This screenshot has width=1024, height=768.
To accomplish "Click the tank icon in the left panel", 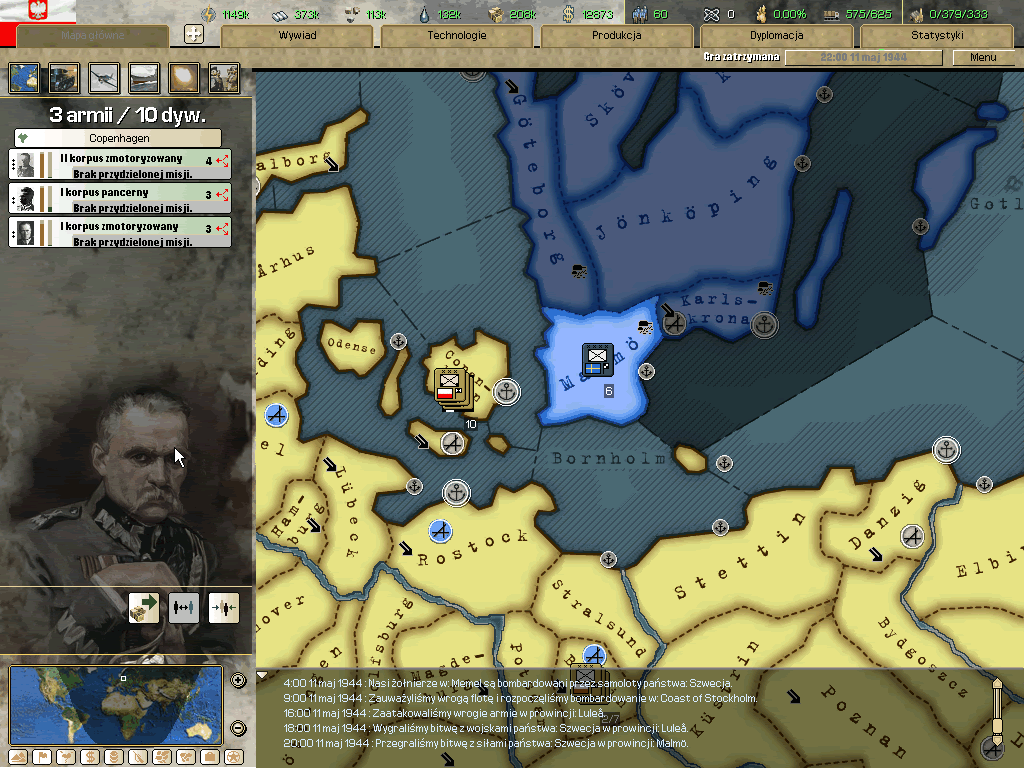I will [64, 78].
